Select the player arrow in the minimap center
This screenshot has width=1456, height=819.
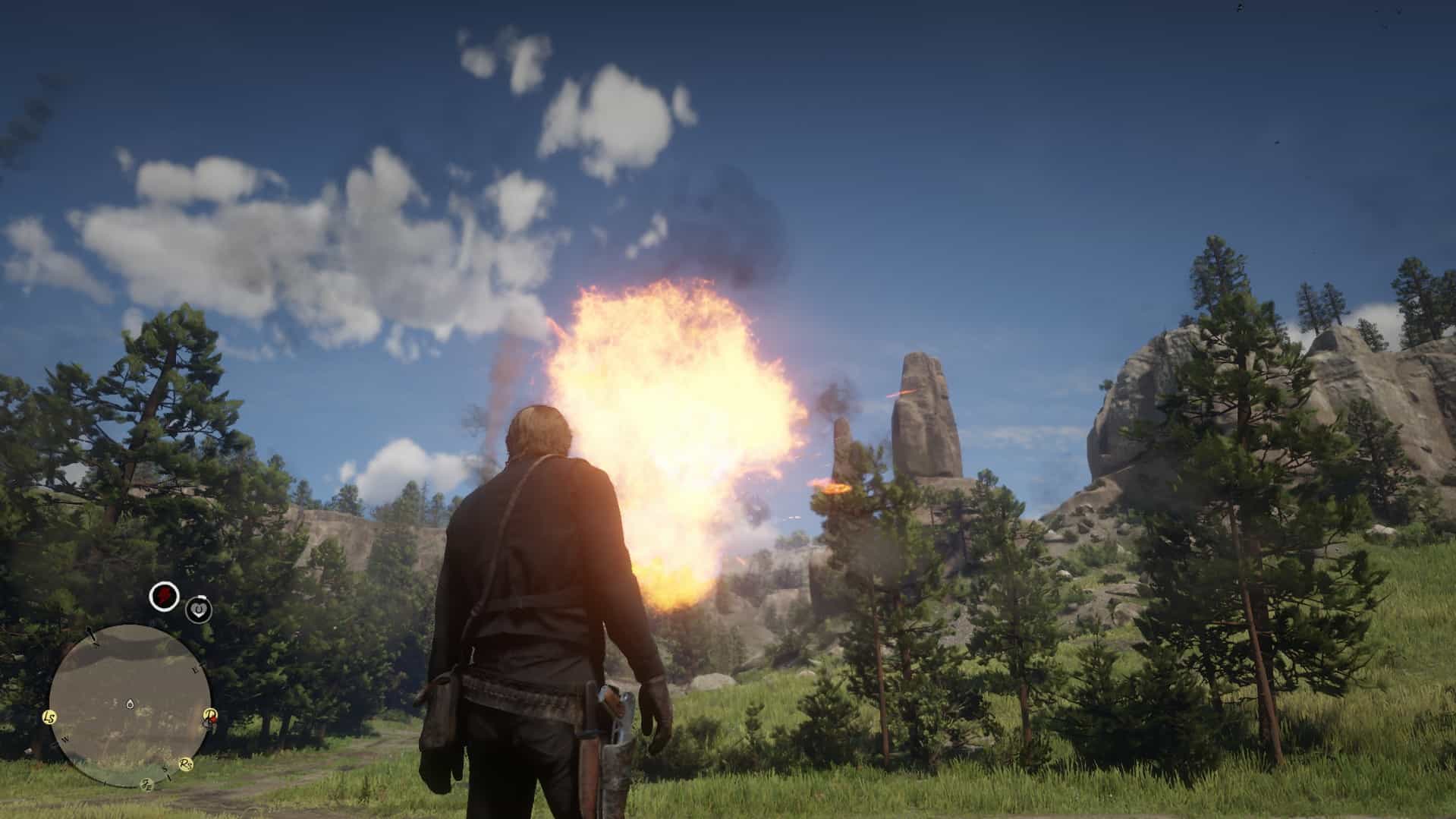130,704
